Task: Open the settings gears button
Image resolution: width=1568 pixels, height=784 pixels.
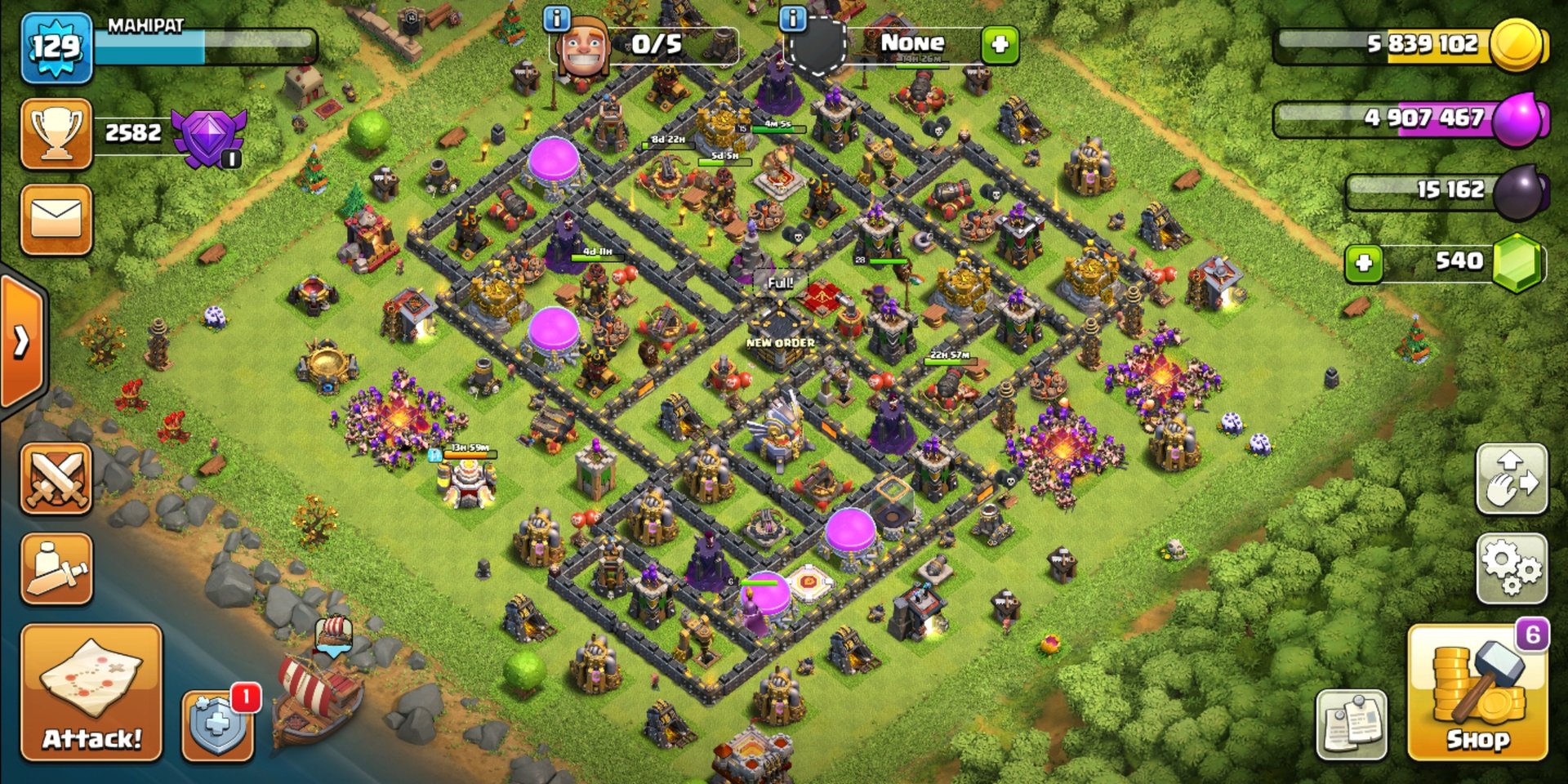Action: click(1511, 568)
